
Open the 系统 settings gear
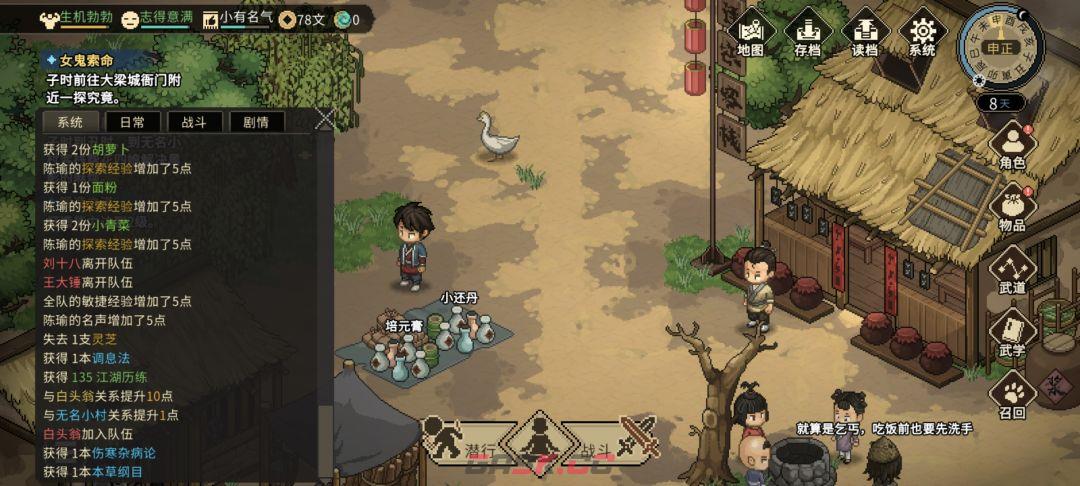pyautogui.click(x=922, y=34)
